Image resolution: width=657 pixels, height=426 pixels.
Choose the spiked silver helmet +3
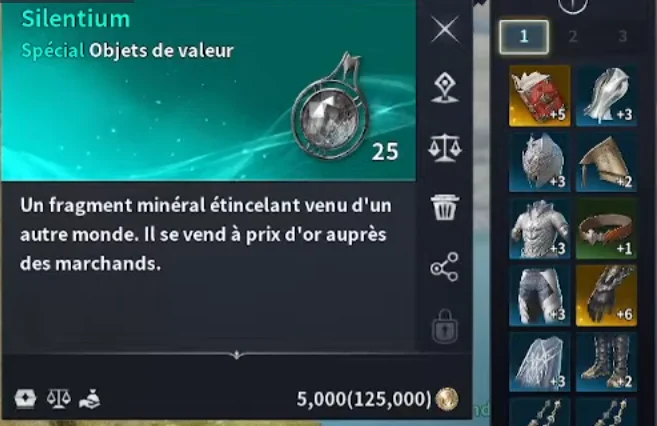[540, 162]
